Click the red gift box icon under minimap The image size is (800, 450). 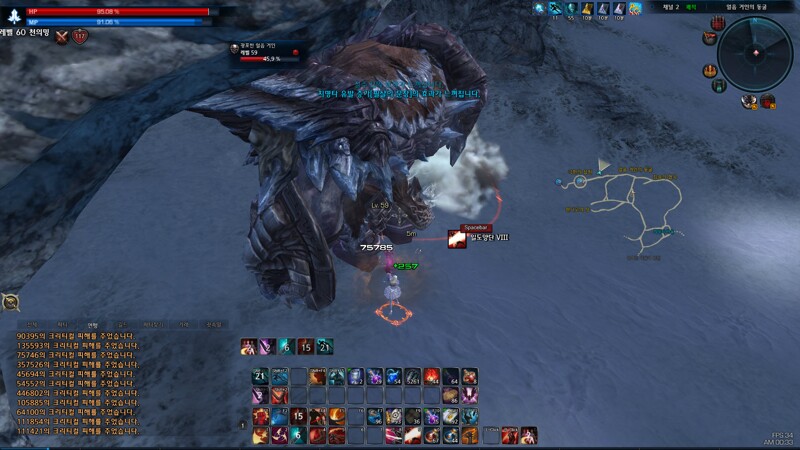pyautogui.click(x=768, y=100)
